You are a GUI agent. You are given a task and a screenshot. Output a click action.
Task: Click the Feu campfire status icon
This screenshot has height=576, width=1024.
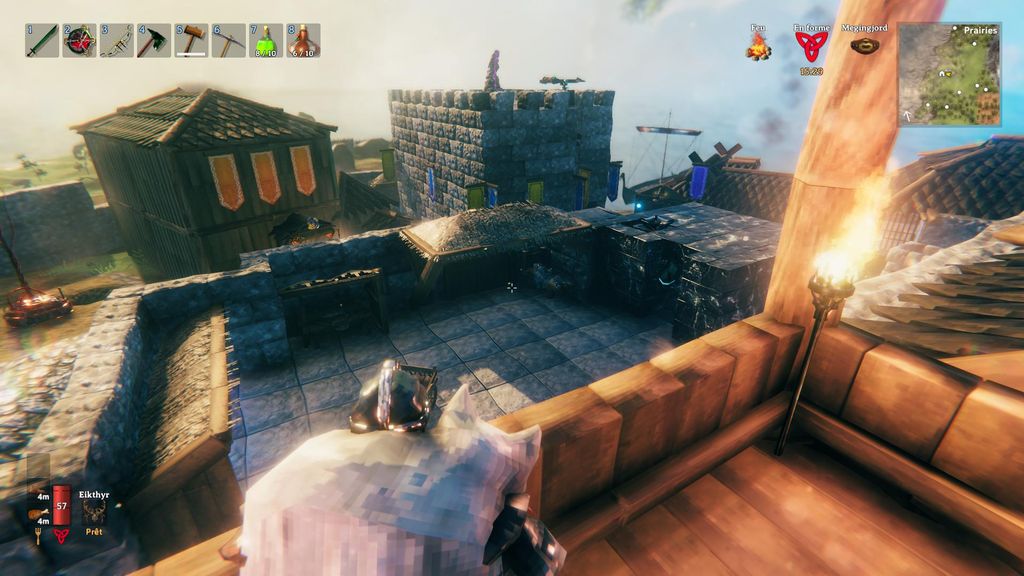pos(758,46)
